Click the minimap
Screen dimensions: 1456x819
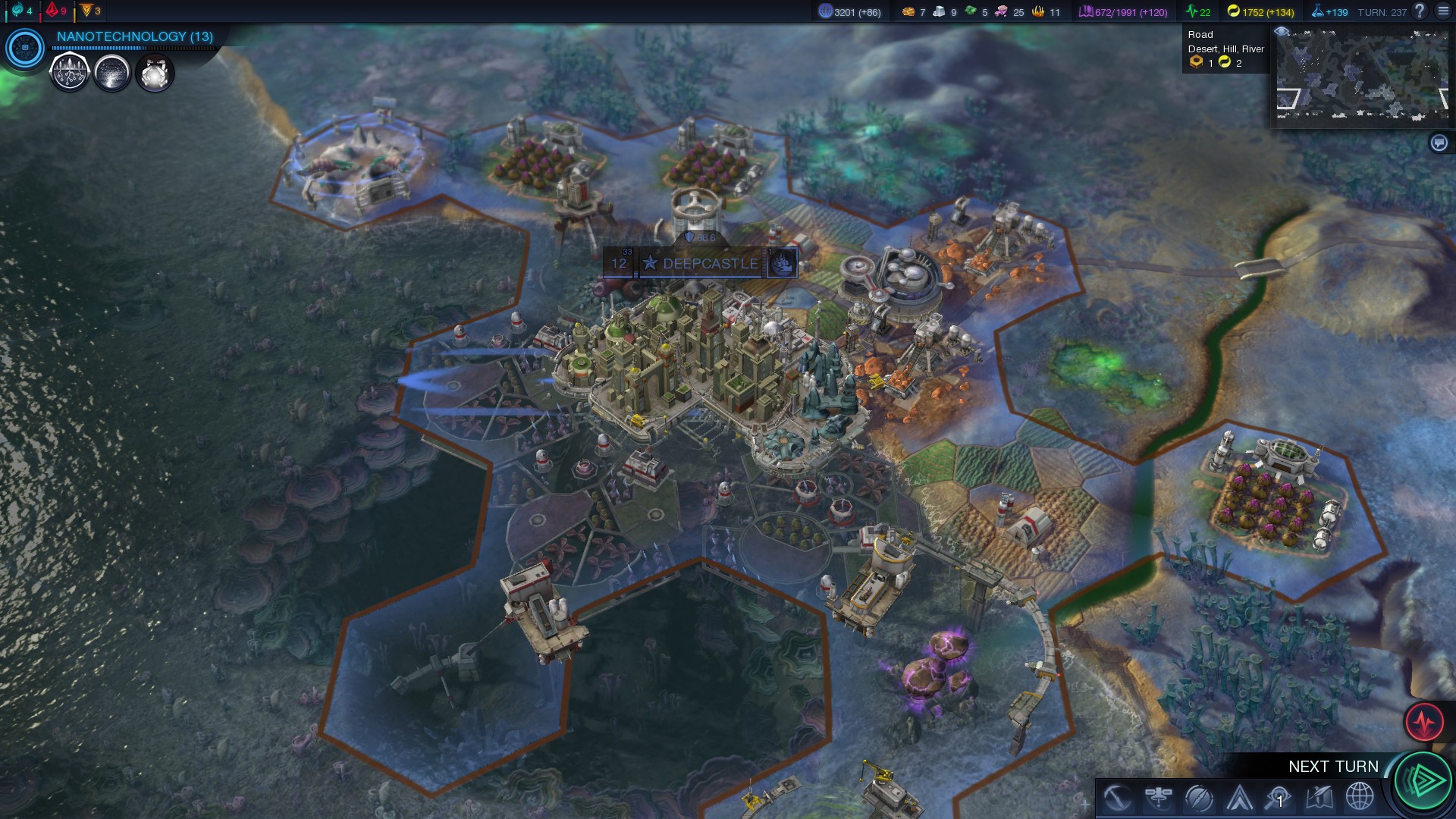(x=1363, y=76)
